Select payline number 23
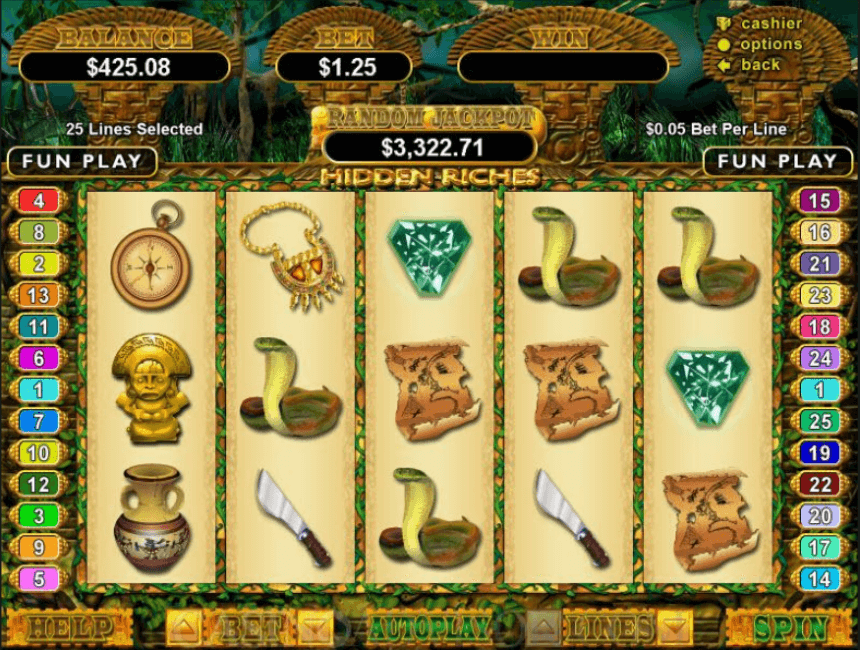 tap(819, 296)
